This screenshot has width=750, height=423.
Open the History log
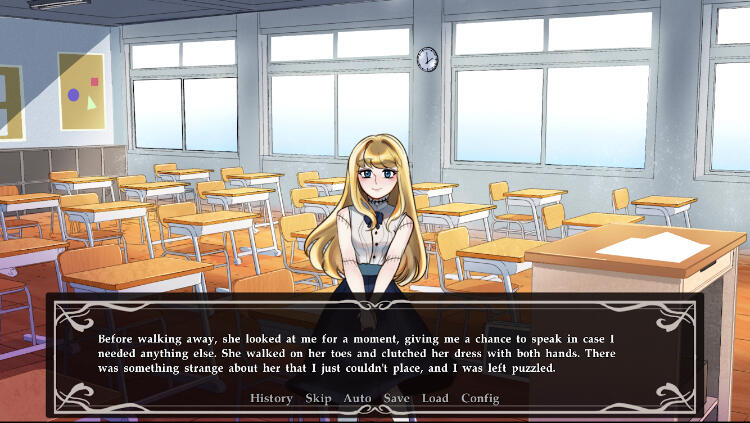271,398
